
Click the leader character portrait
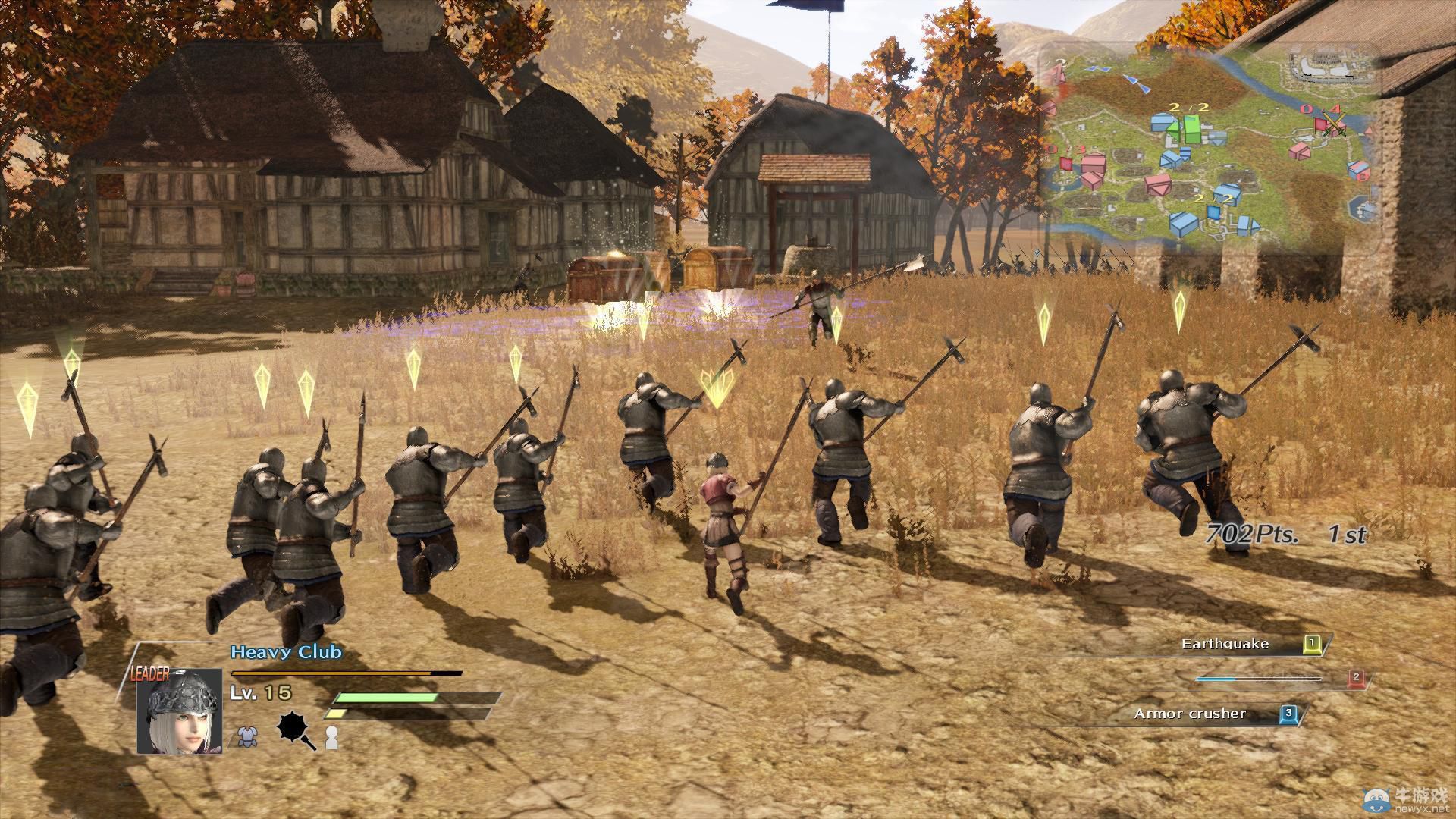tap(180, 713)
